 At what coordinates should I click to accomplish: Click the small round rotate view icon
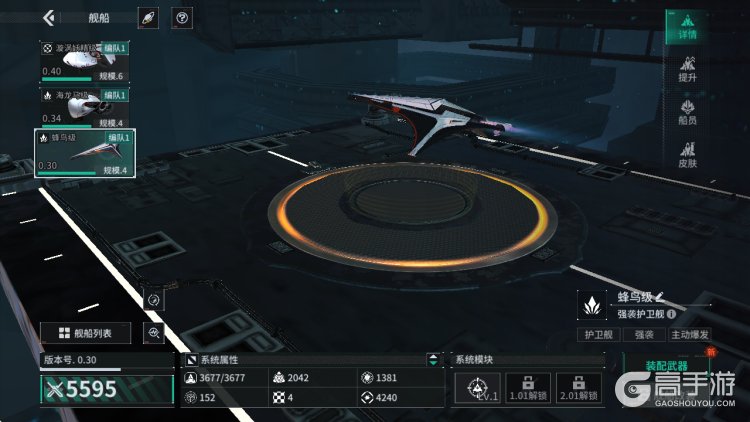[x=154, y=299]
